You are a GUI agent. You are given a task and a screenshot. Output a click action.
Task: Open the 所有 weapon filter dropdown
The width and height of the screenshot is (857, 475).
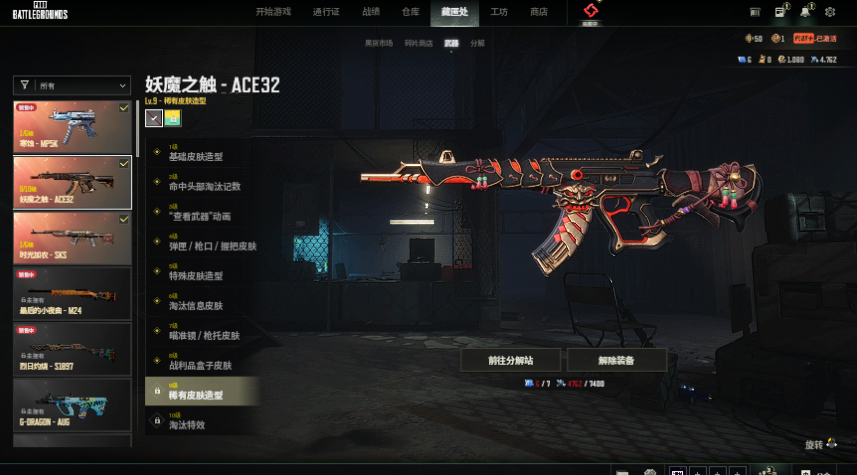[x=72, y=86]
